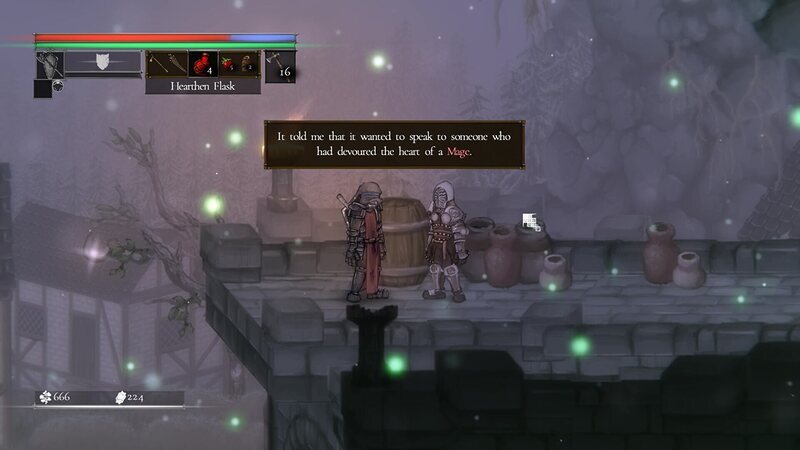Click the equipped axe and shield icon
The image size is (800, 450).
49,64
